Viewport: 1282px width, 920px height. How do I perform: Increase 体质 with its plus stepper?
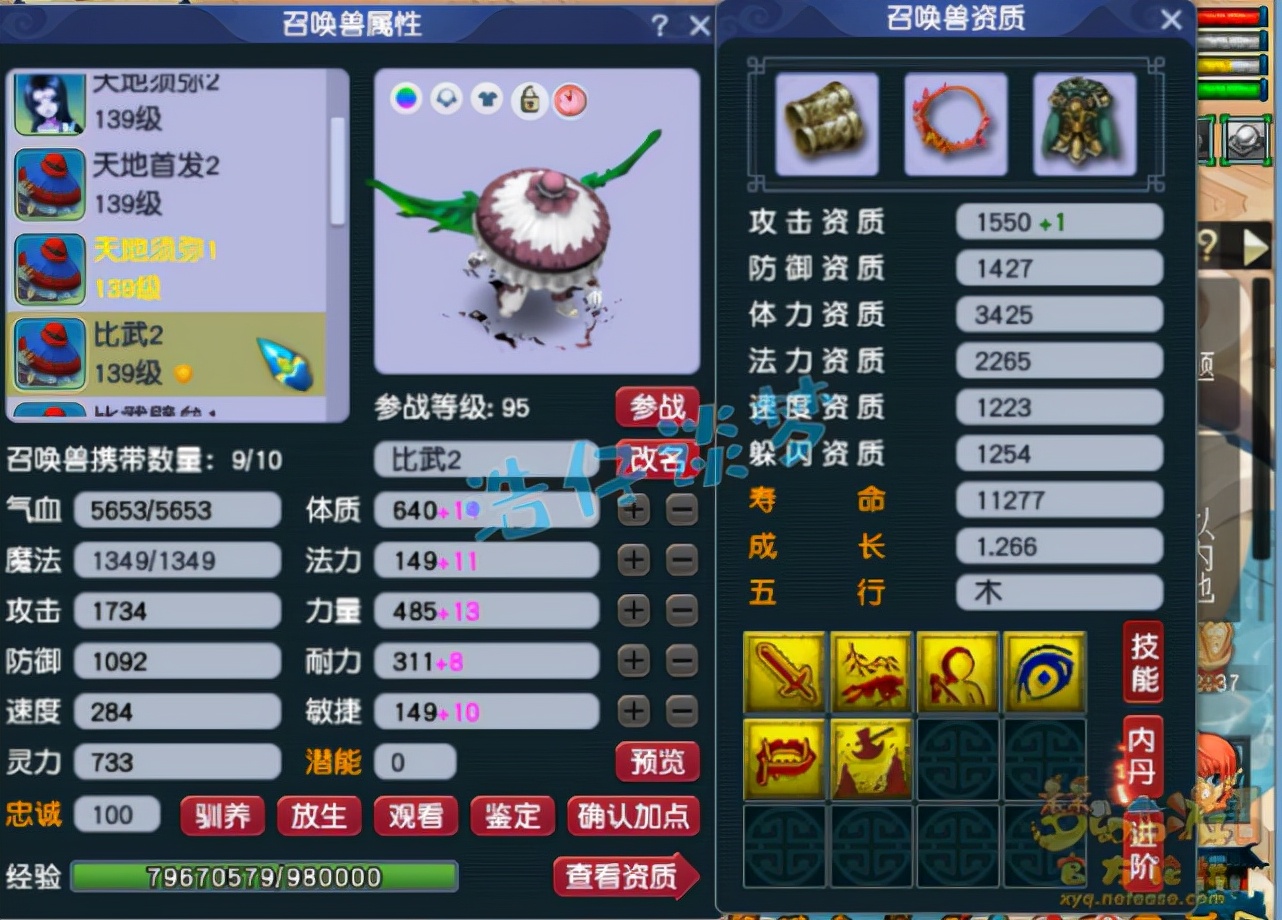click(x=633, y=510)
